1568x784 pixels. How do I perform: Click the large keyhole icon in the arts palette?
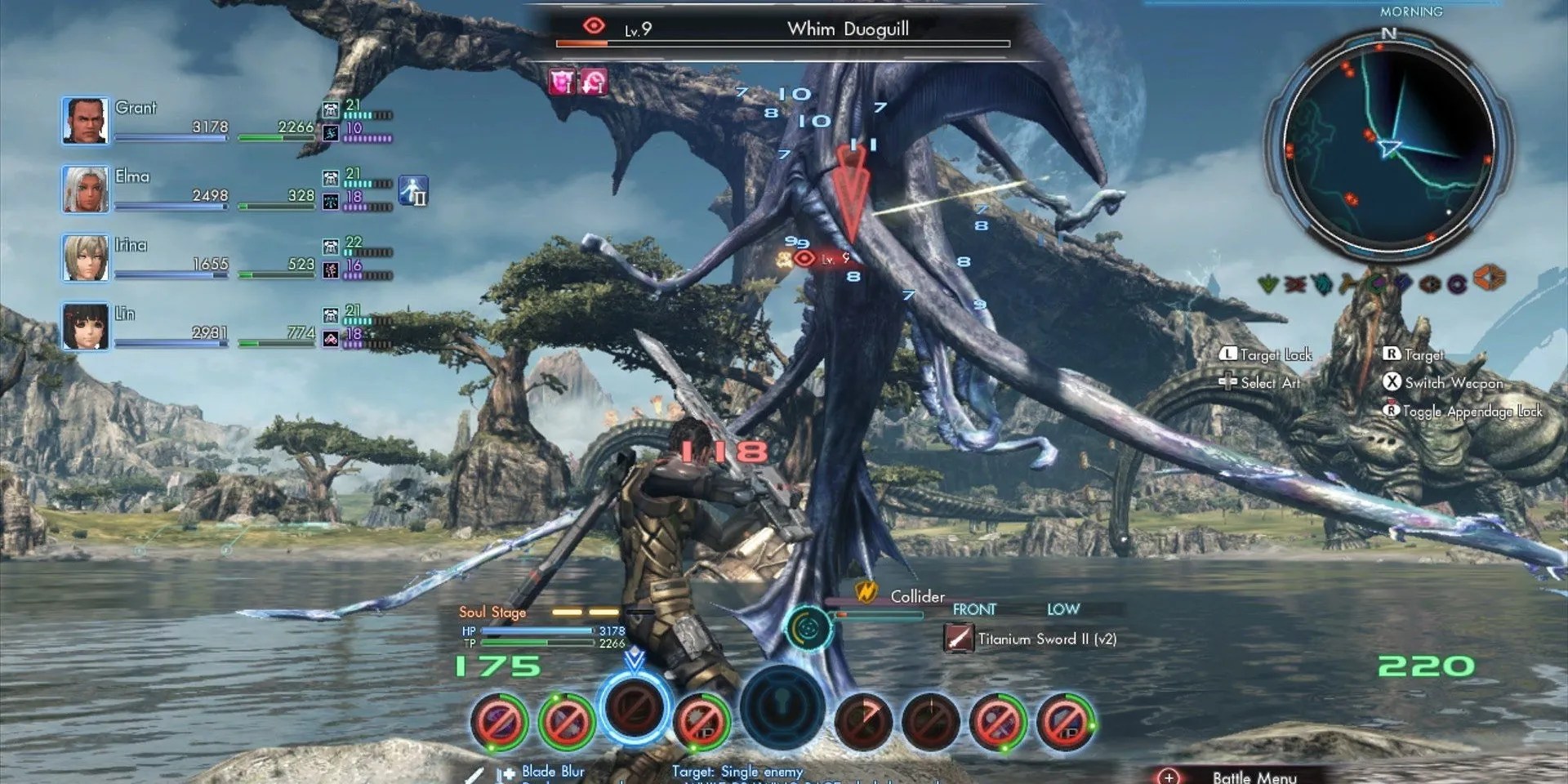782,707
